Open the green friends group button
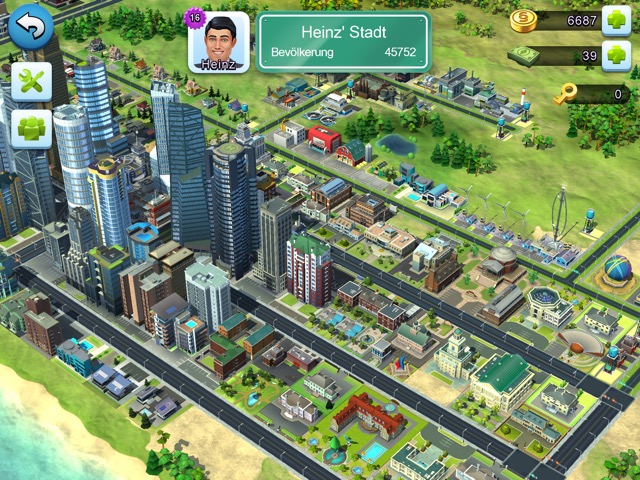The width and height of the screenshot is (640, 480). tap(31, 129)
